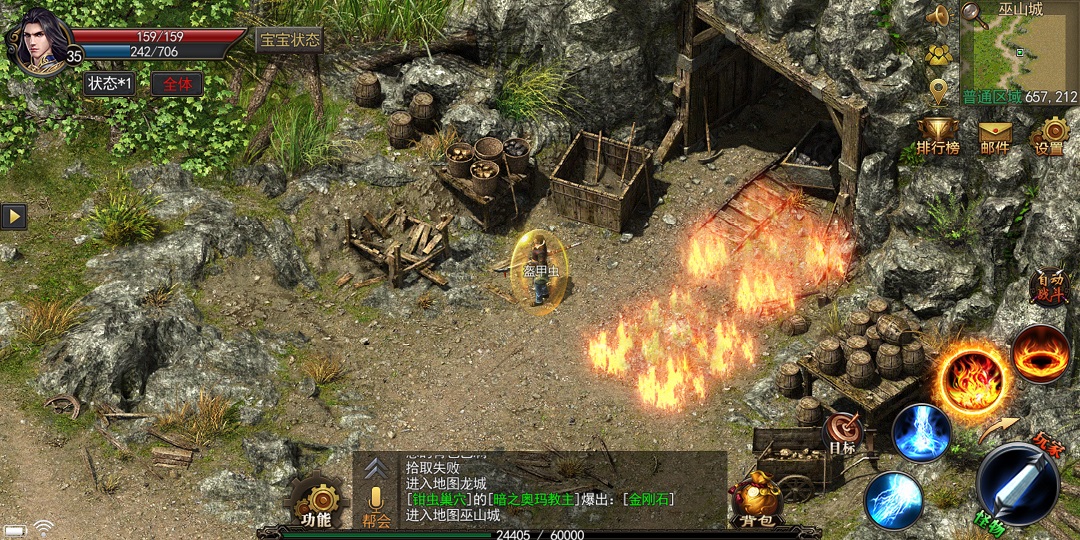
Task: Click the 帮会 guild chat microphone
Action: 376,505
